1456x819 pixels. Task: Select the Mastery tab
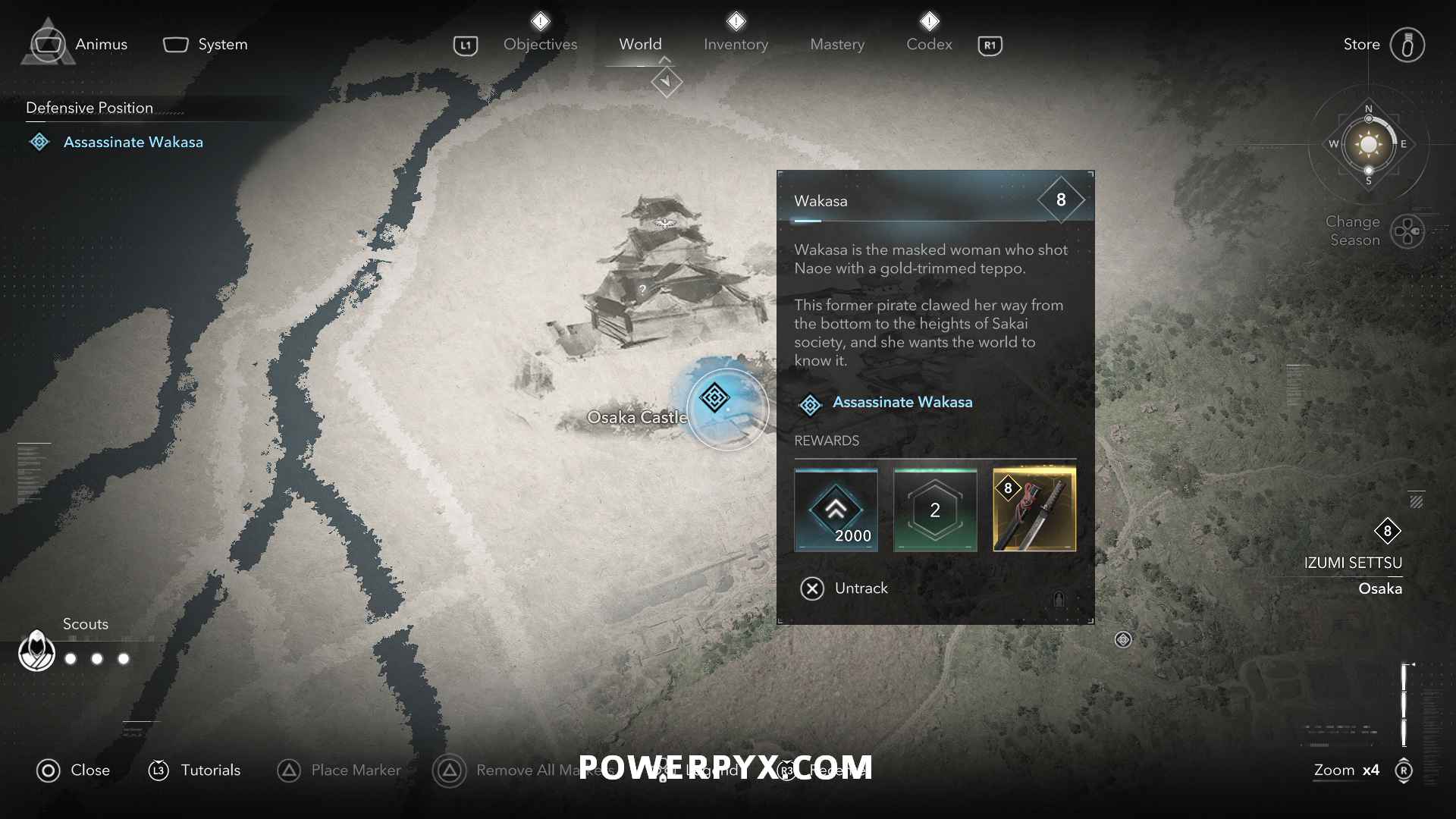[836, 44]
